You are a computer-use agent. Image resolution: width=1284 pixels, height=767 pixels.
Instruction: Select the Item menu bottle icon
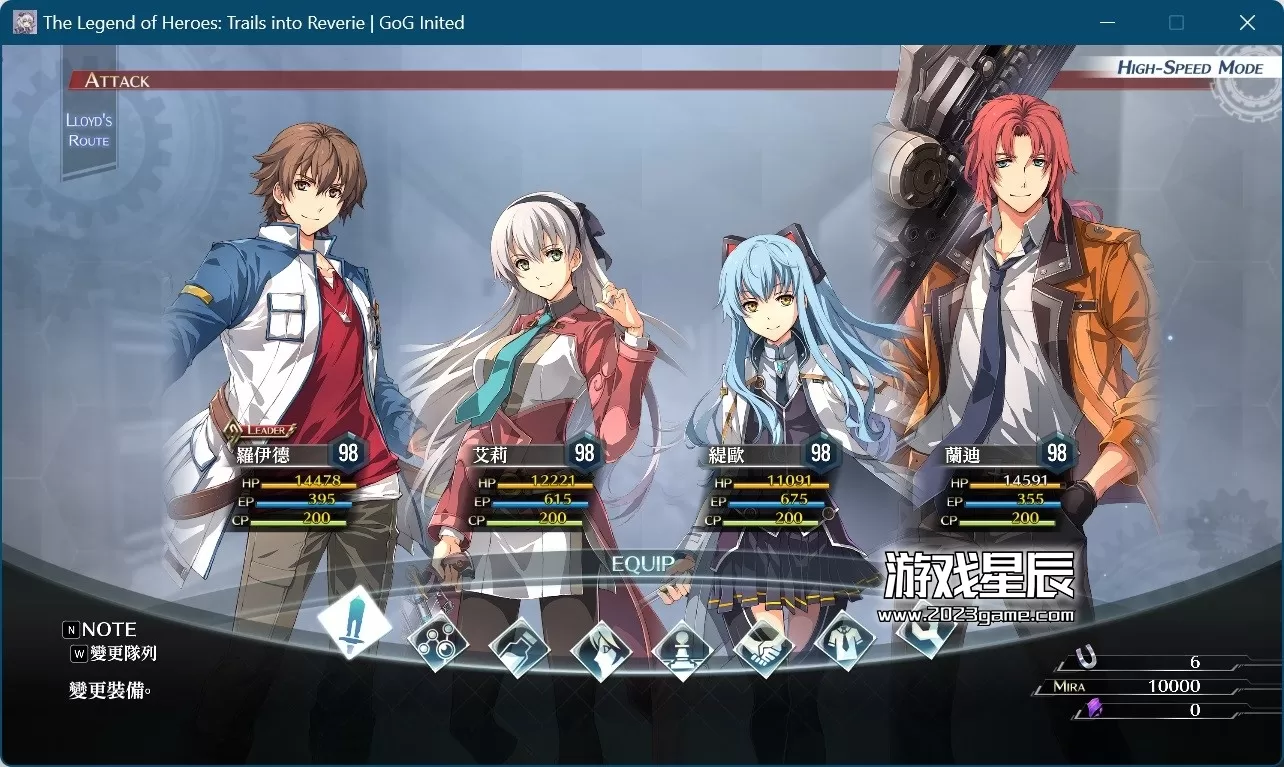[520, 647]
